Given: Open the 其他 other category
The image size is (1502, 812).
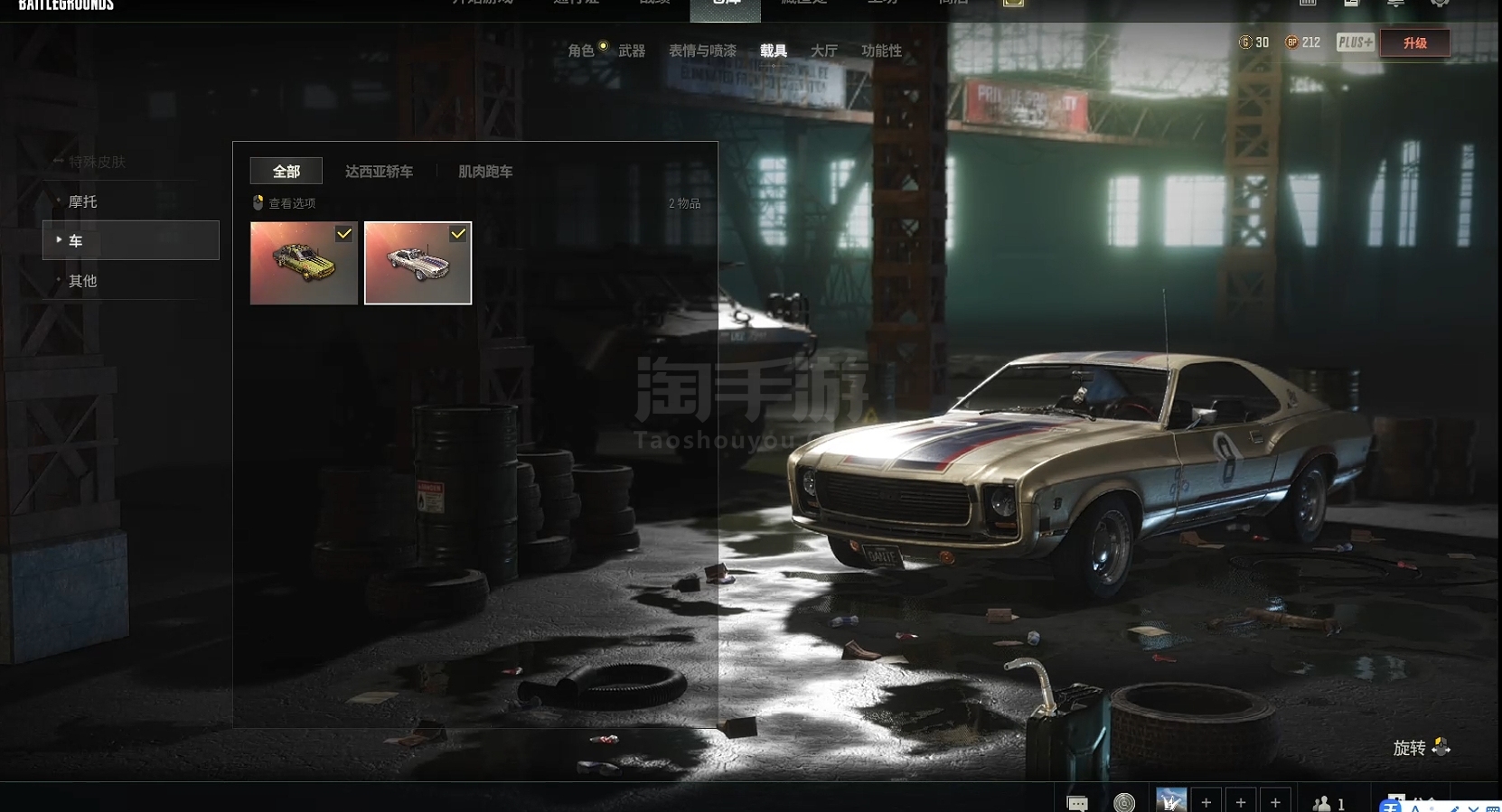Looking at the screenshot, I should (x=83, y=281).
